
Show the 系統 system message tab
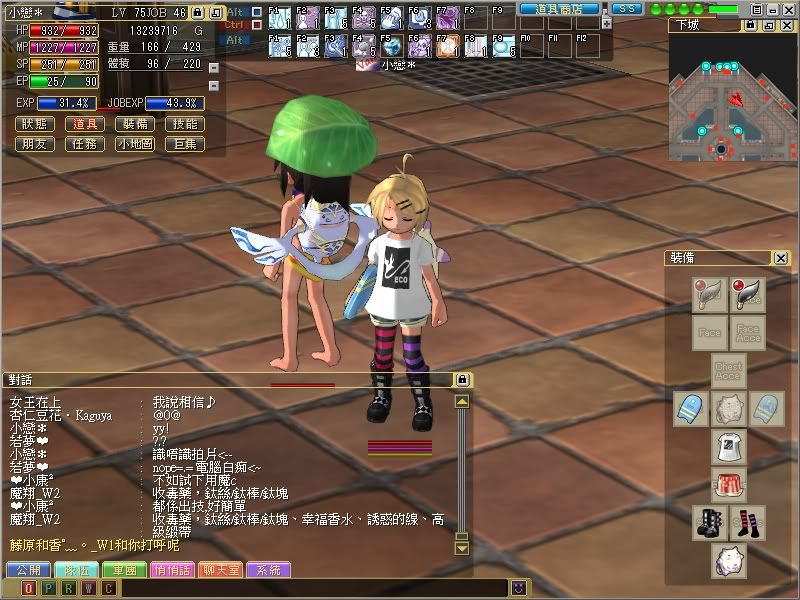pos(268,570)
